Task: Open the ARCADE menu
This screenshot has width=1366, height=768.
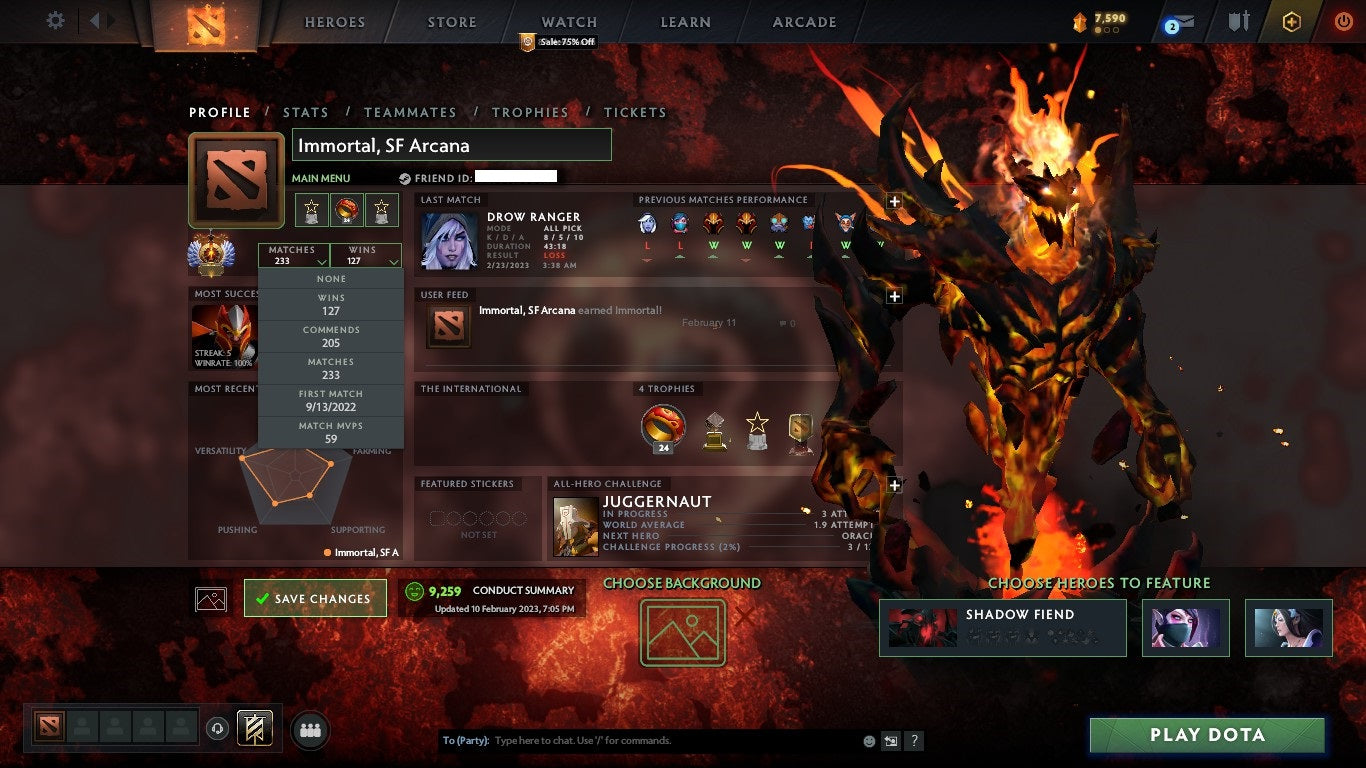Action: (803, 21)
